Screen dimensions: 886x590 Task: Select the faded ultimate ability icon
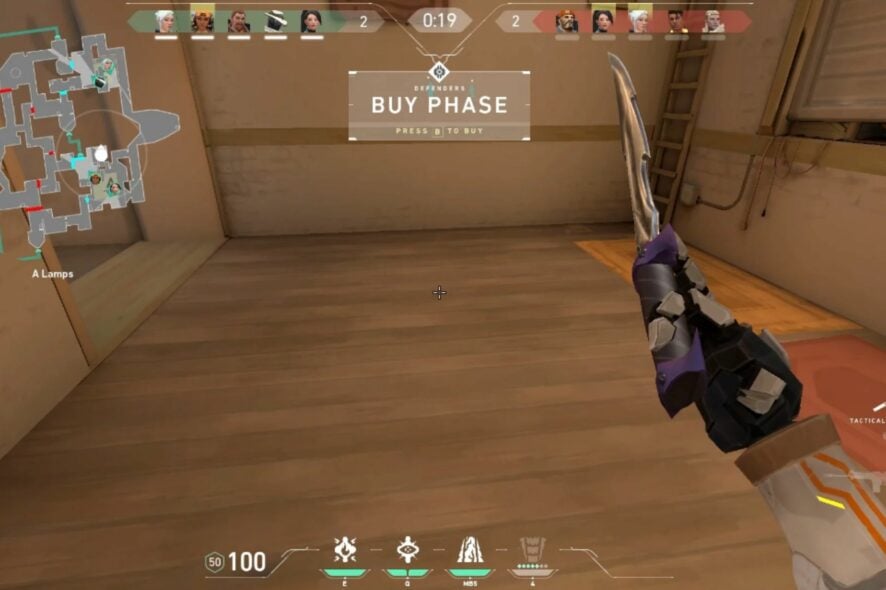coord(532,550)
